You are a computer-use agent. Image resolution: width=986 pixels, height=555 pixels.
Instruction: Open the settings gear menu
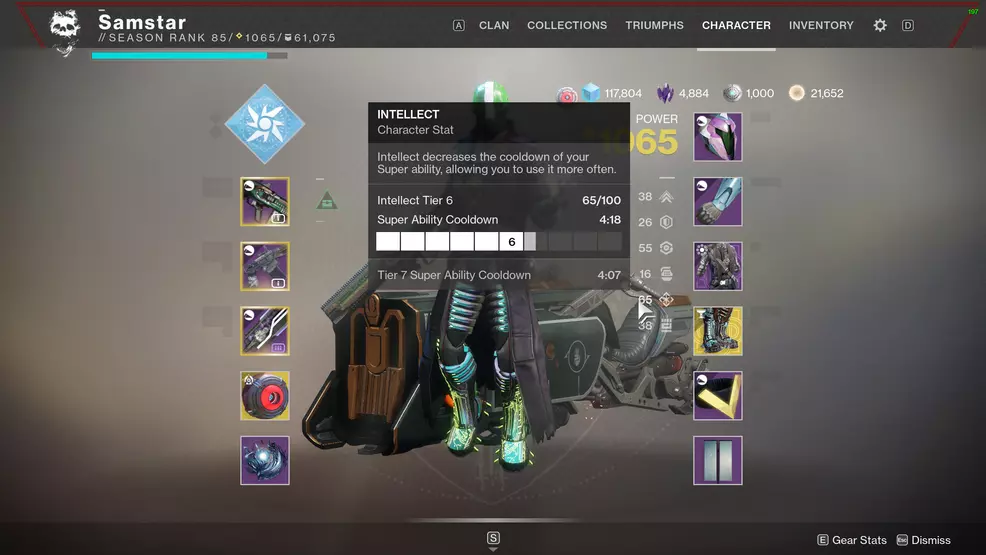tap(880, 26)
